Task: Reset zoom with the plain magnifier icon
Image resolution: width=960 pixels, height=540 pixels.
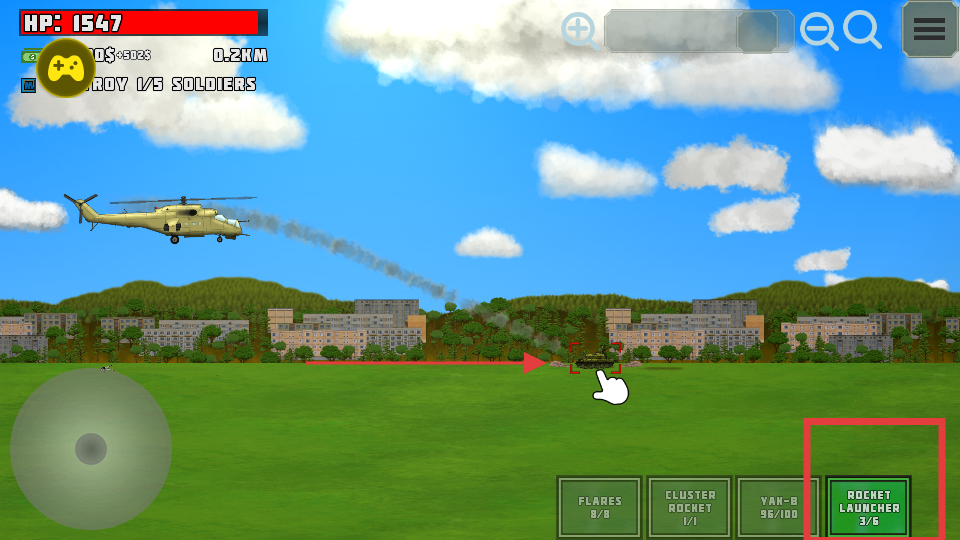Action: (862, 30)
